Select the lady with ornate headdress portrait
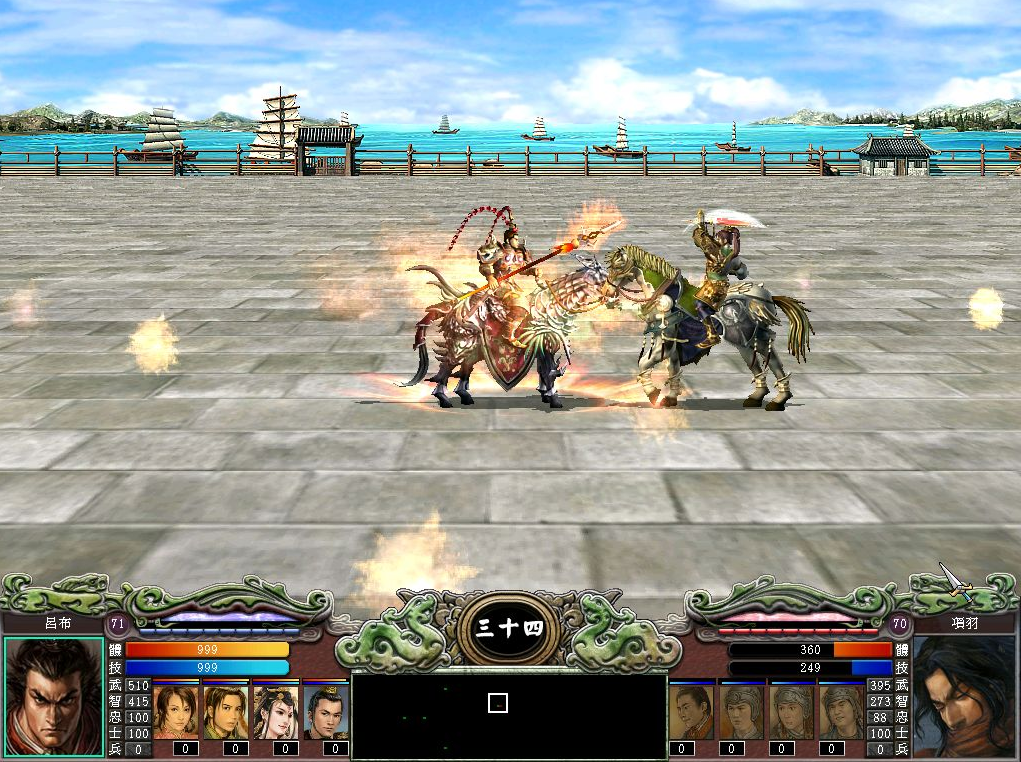The height and width of the screenshot is (762, 1021). pyautogui.click(x=276, y=711)
